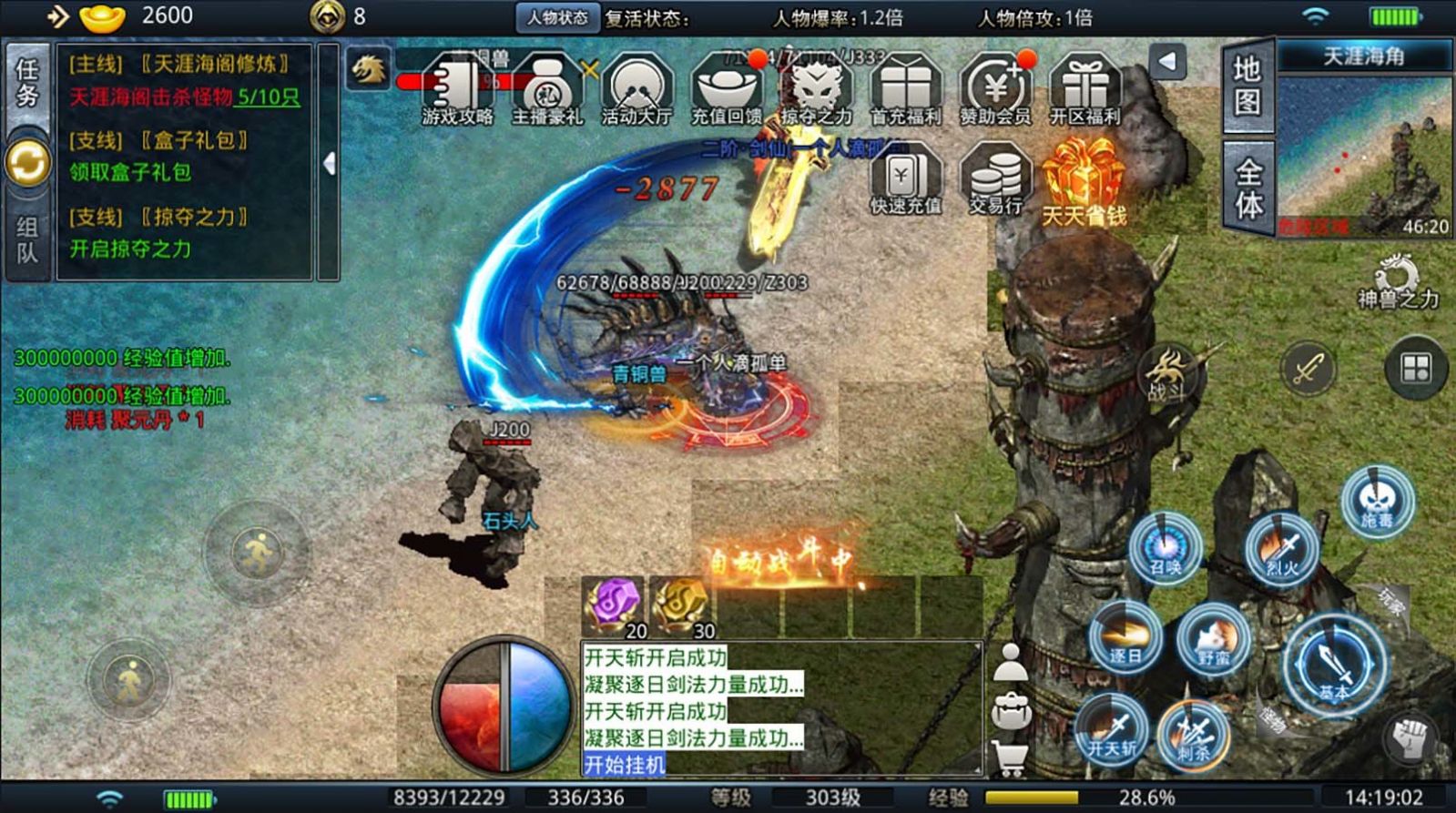The height and width of the screenshot is (813, 1456).
Task: Open the 地图 map button
Action: 1247,86
